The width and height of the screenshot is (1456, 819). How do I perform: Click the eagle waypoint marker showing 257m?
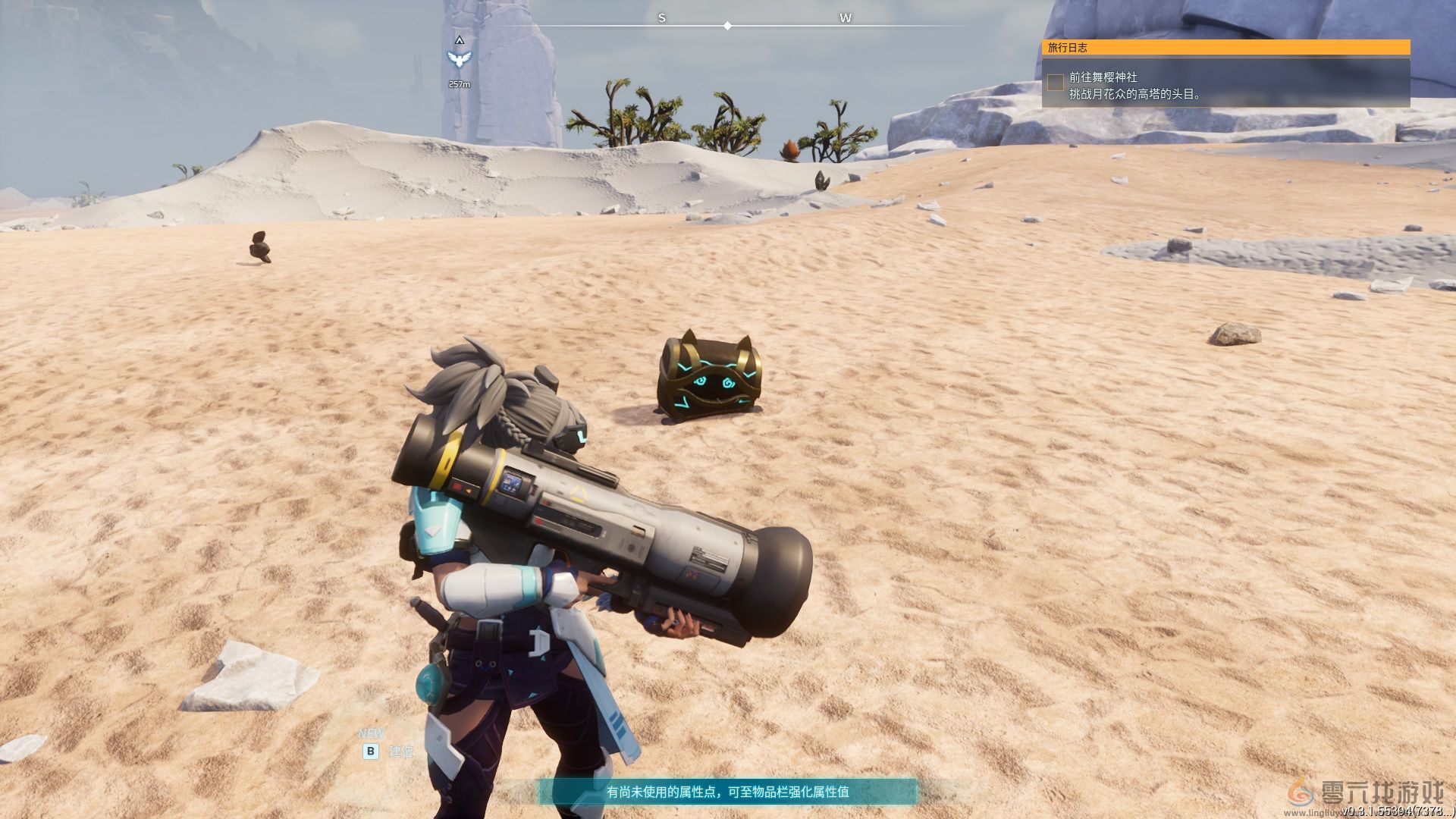459,59
